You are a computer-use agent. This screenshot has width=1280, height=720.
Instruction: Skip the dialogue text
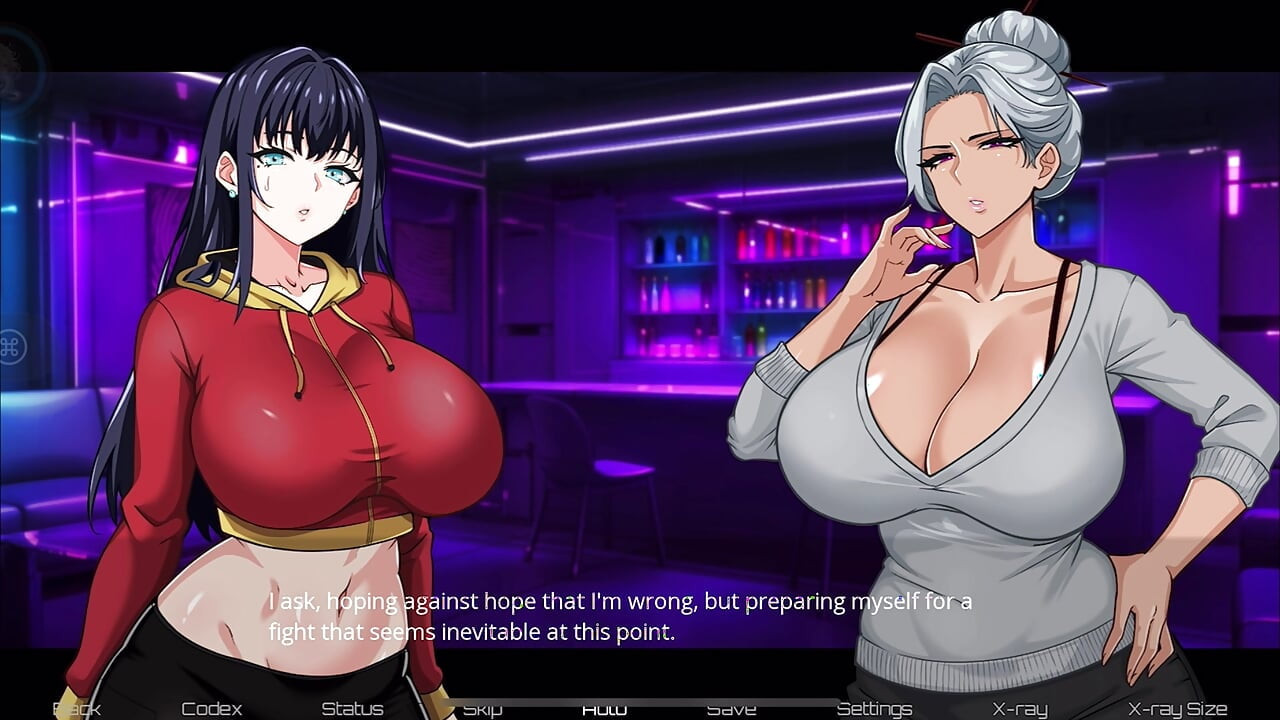pos(482,709)
